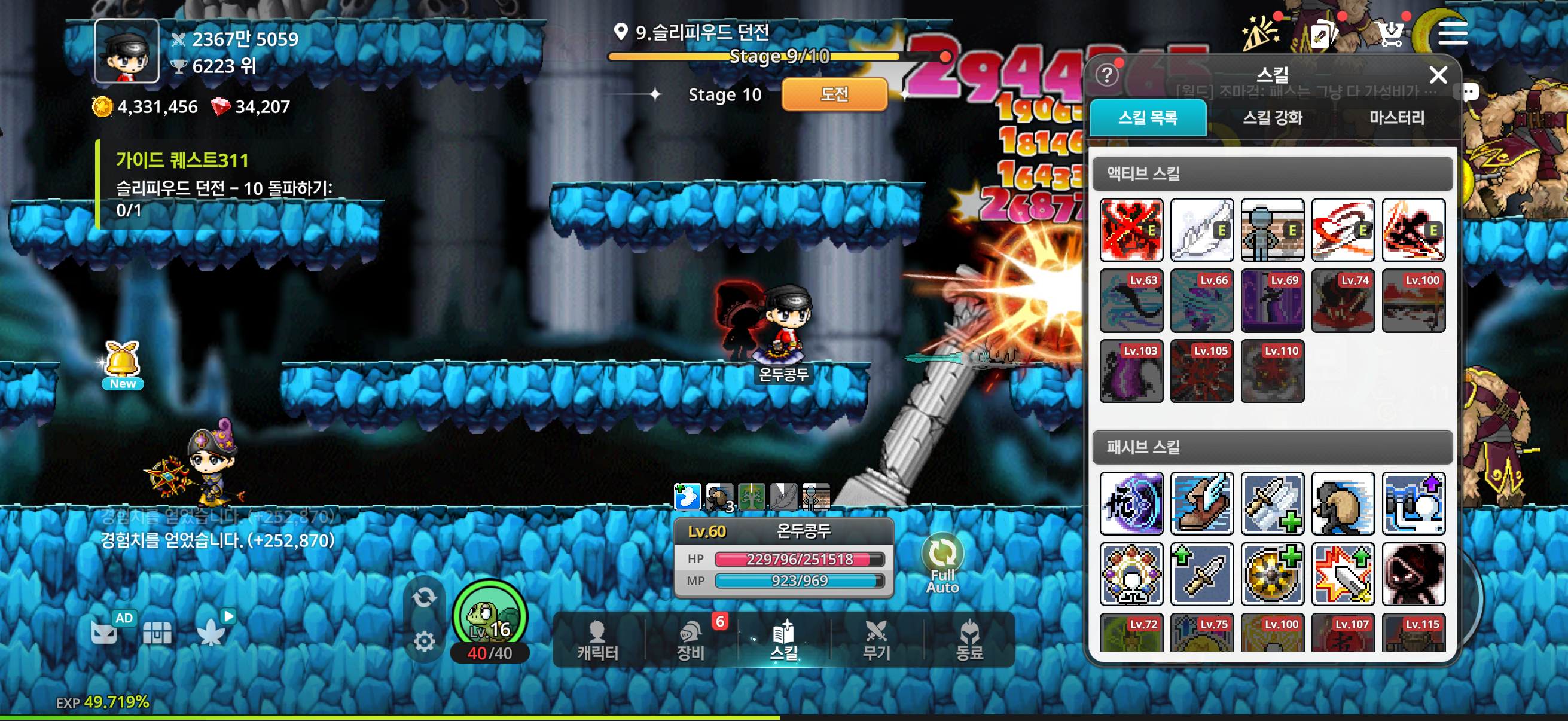
Task: Open the mail envelope with AD badge
Action: pyautogui.click(x=105, y=632)
